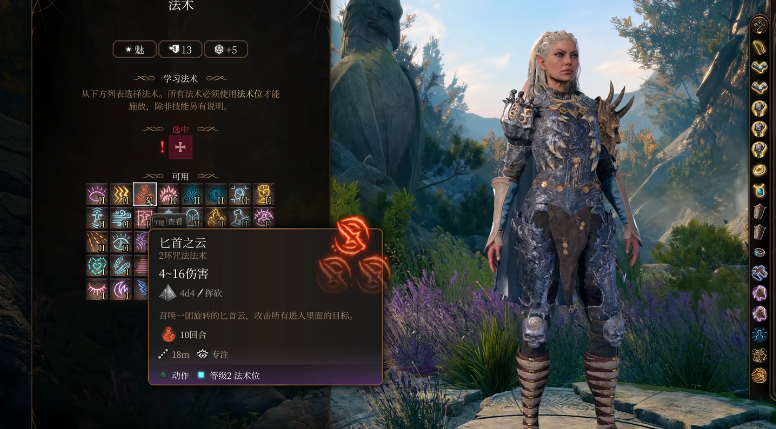Choose the purple spiky burst spell
Viewport: 776px width, 429px height.
point(263,218)
